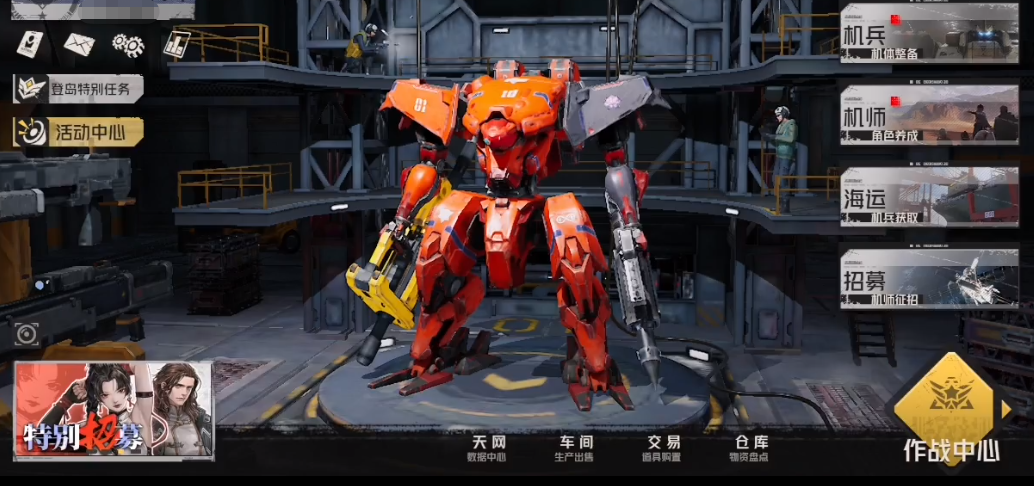The image size is (1034, 486).
Task: Go to the 车间 workshop
Action: coord(574,449)
